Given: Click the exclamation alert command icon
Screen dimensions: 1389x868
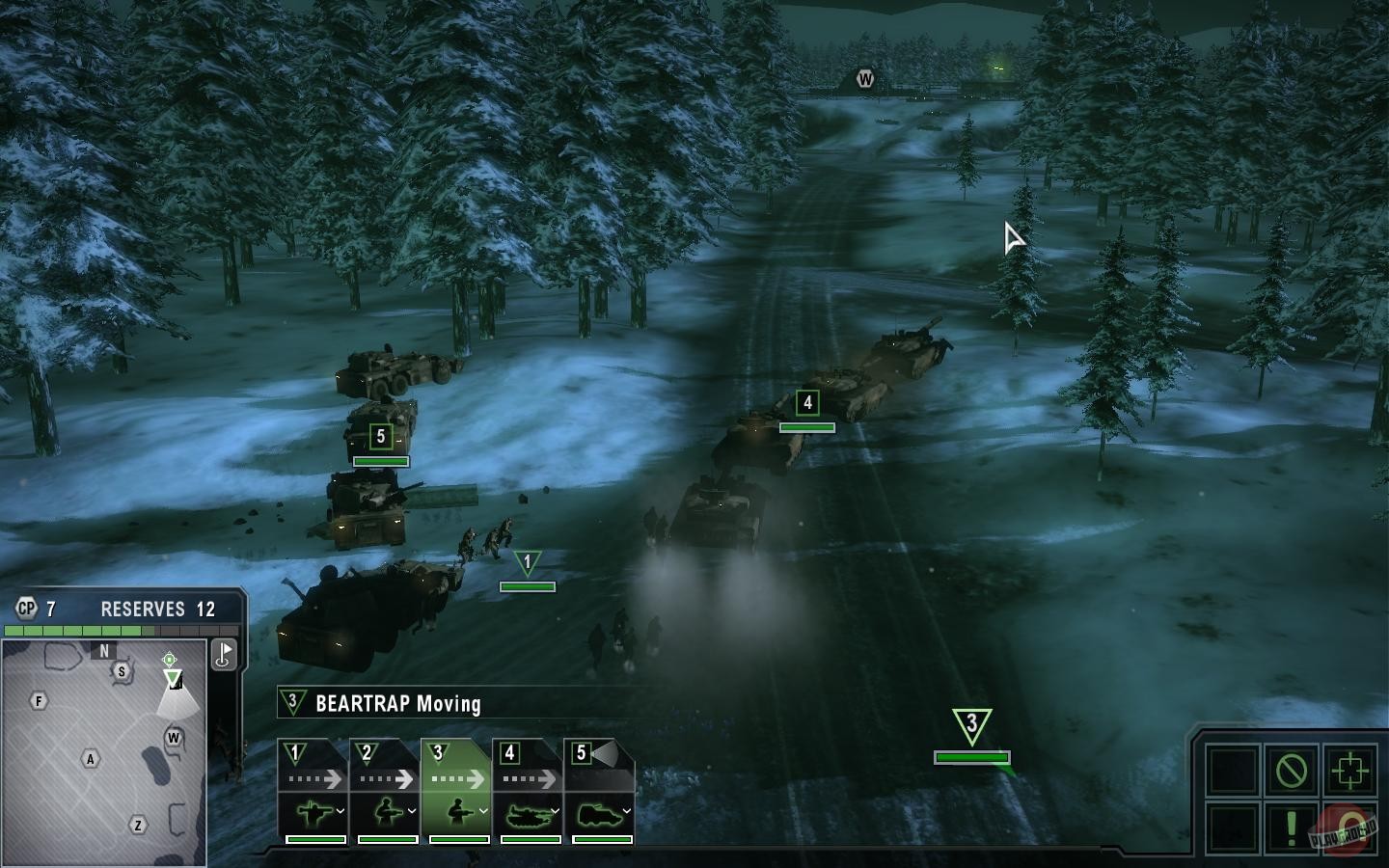Looking at the screenshot, I should coord(1292,828).
